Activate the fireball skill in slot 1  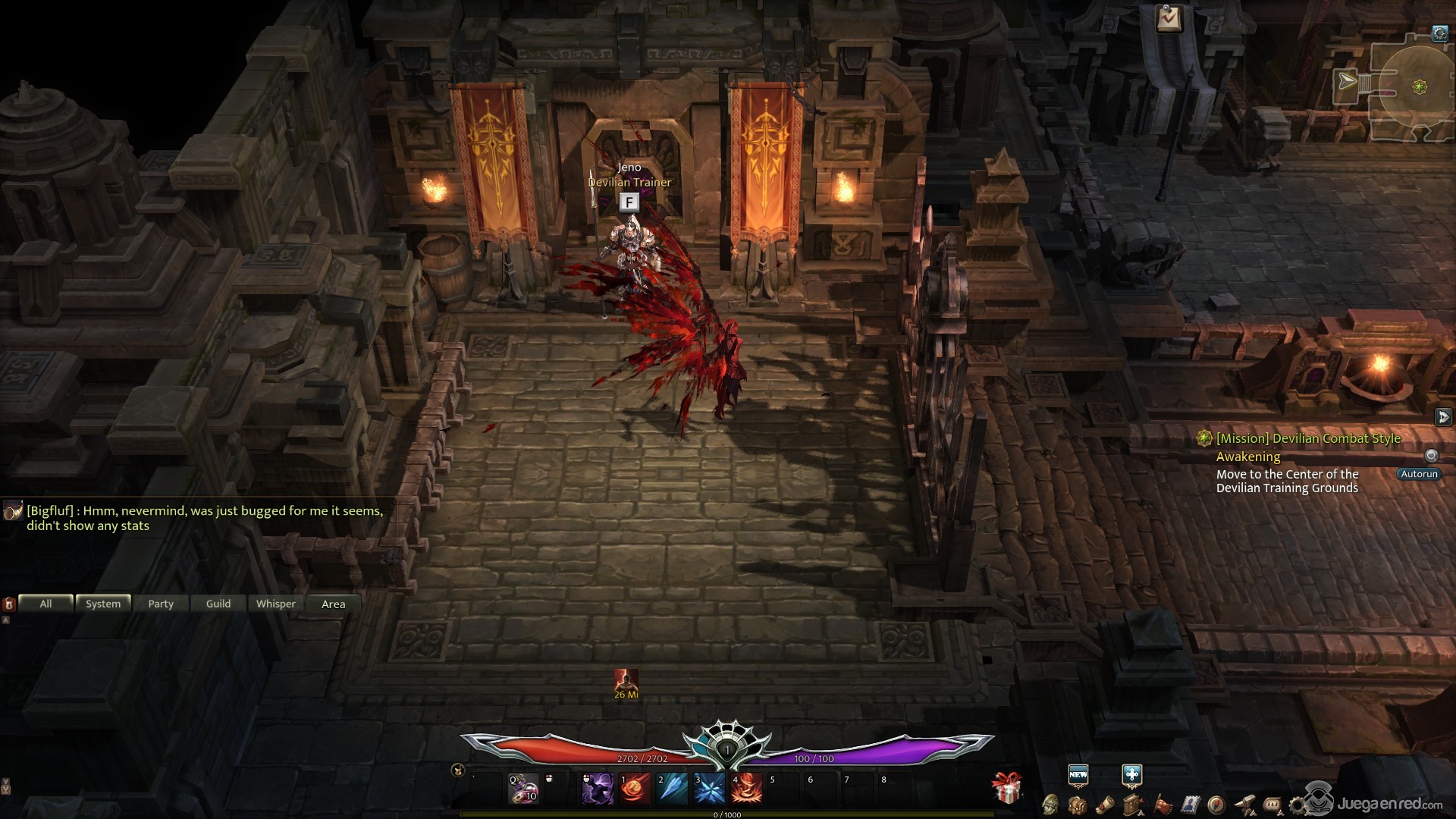click(x=635, y=789)
